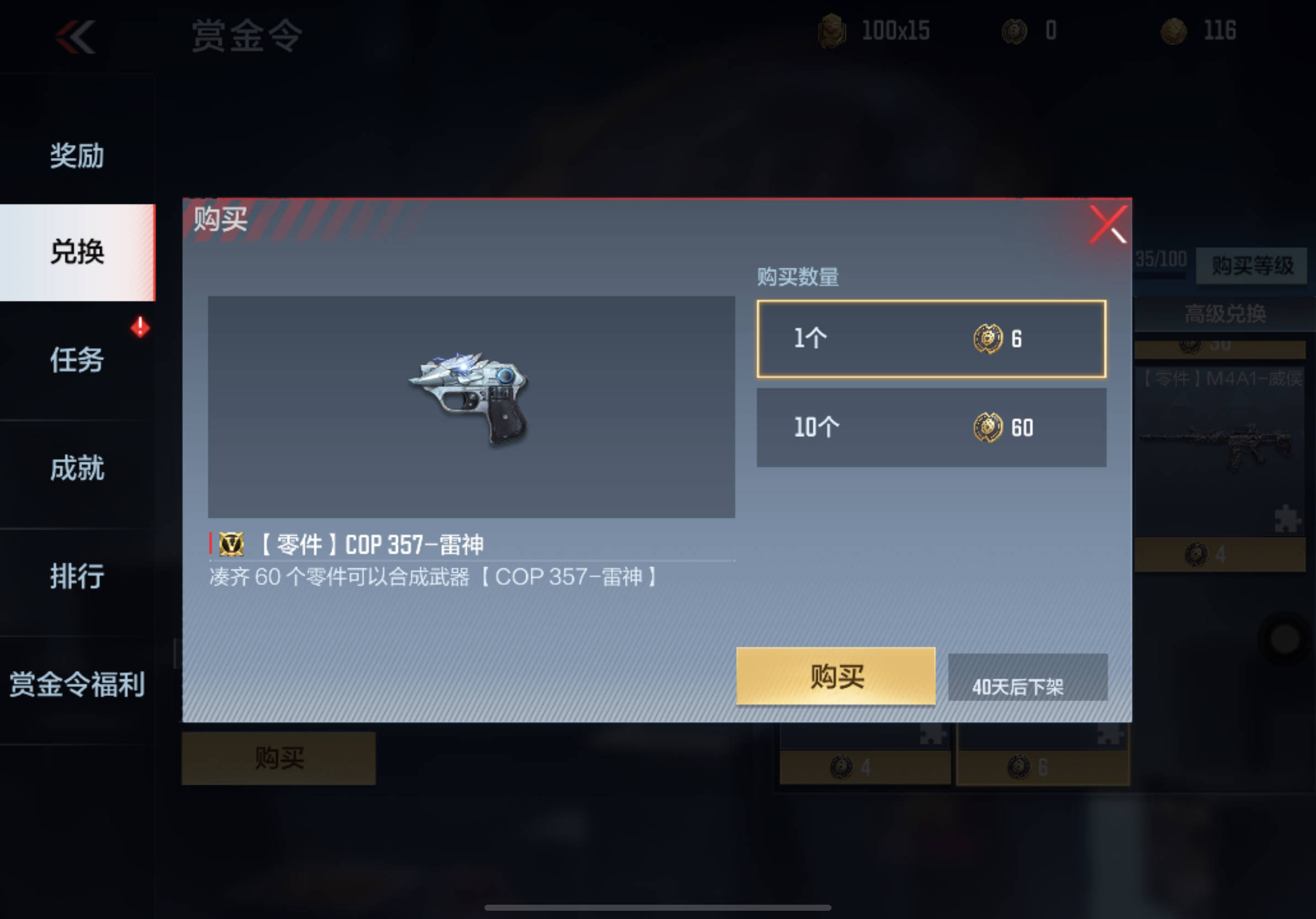Toggle selection of the highlighted quantity row
Viewport: 1316px width, 919px height.
[x=930, y=339]
